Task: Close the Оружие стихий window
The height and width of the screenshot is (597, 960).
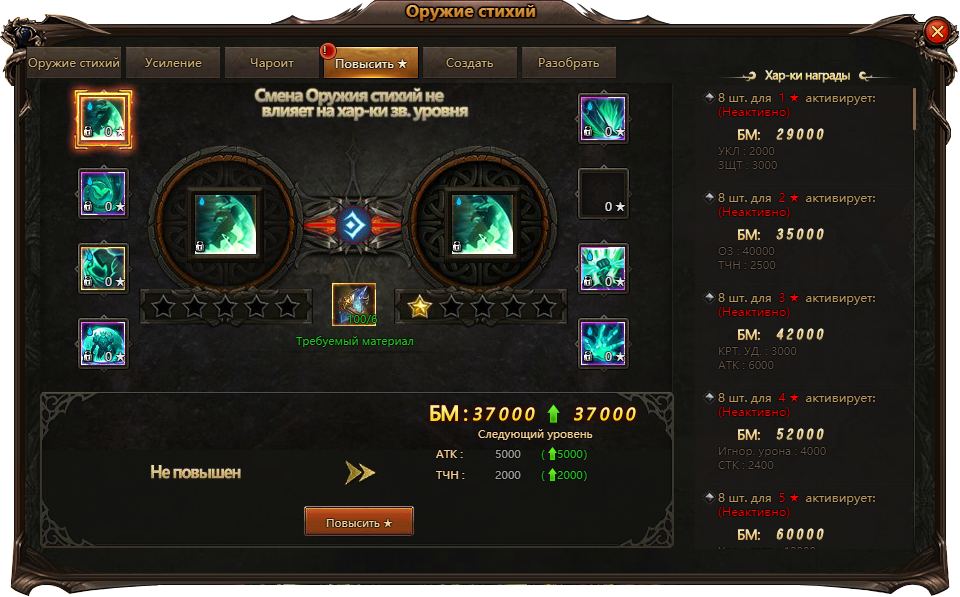Action: [937, 32]
